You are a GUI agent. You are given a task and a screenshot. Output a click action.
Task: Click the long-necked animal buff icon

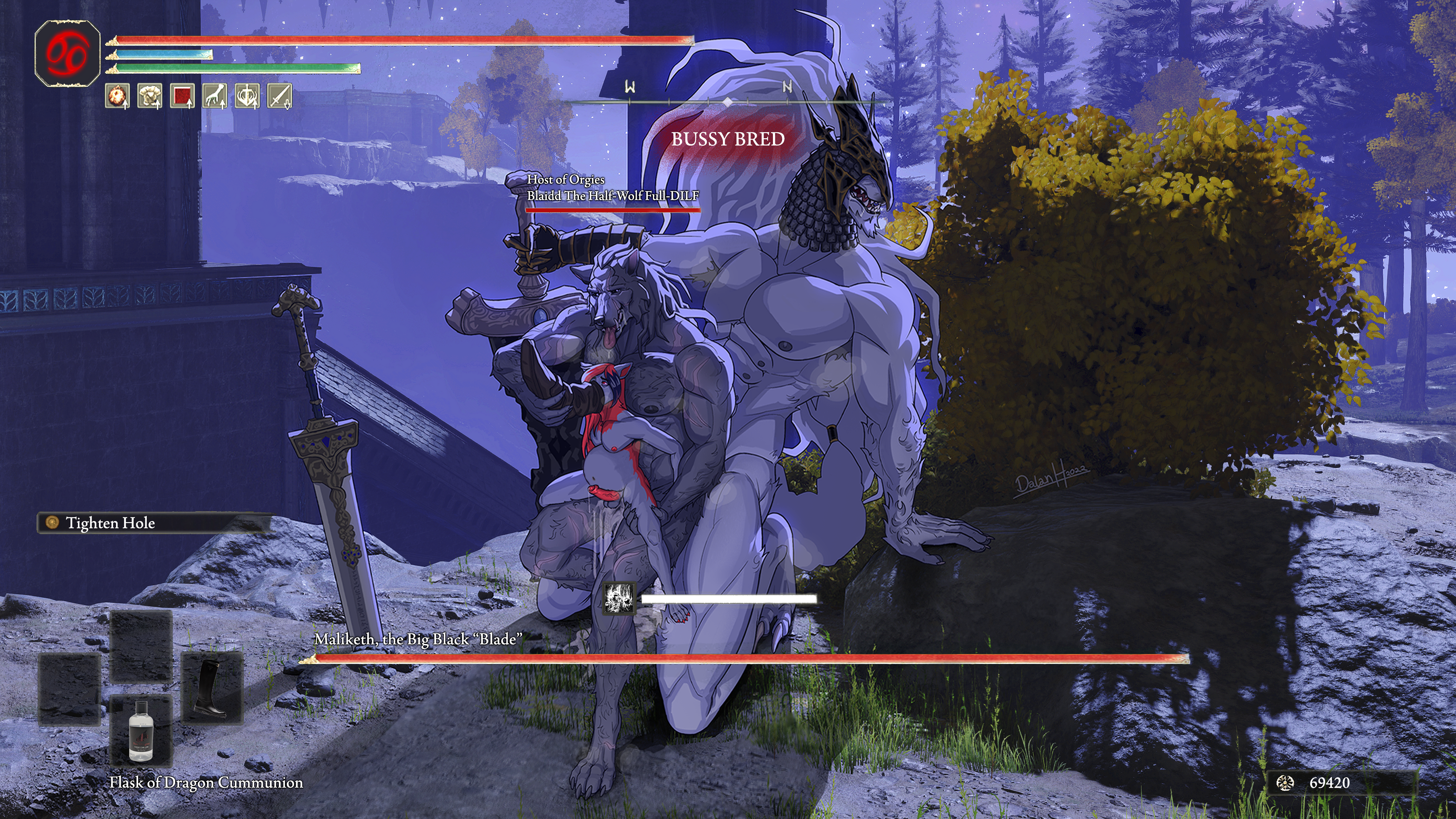click(x=215, y=96)
